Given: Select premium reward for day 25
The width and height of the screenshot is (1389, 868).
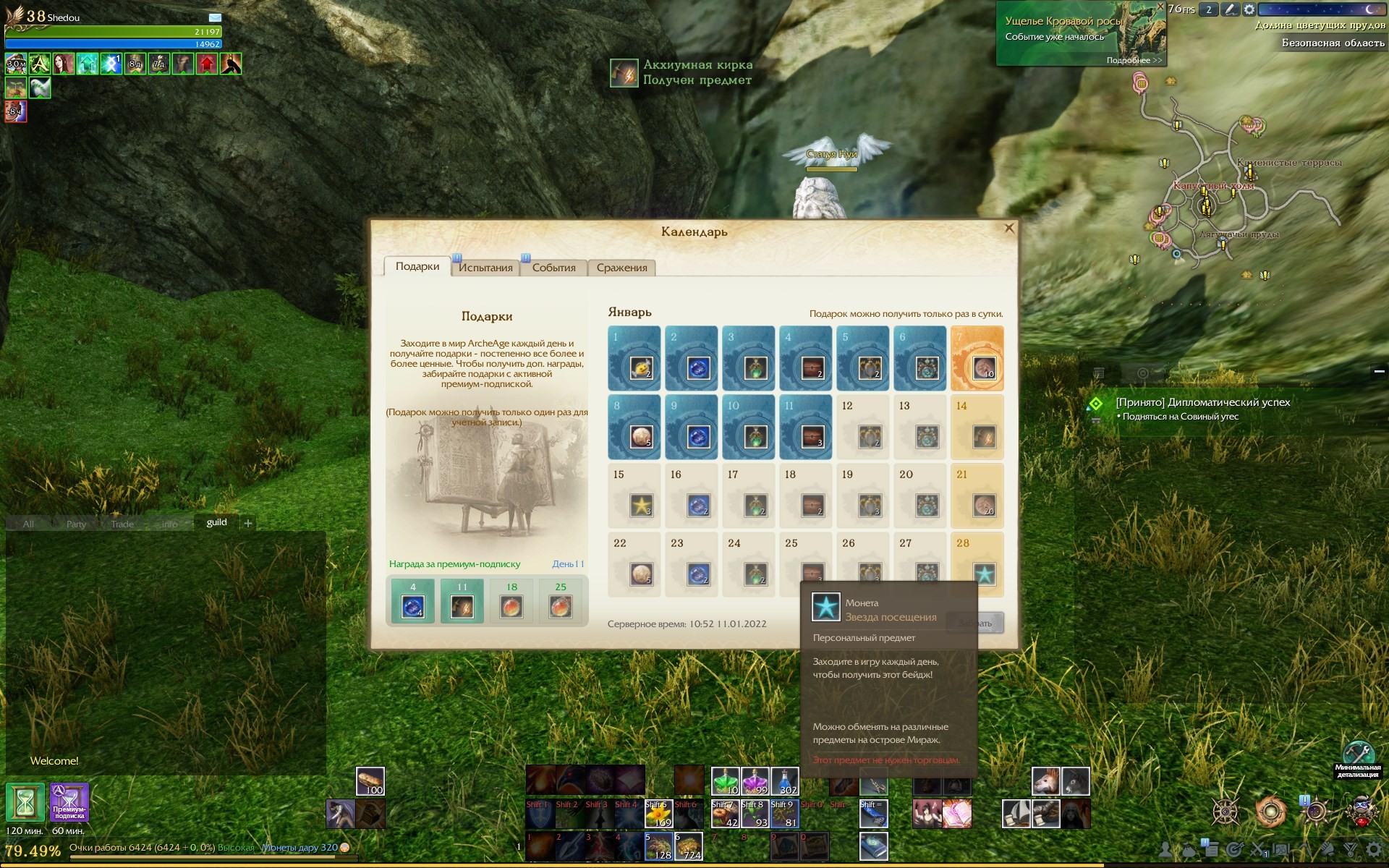Looking at the screenshot, I should [561, 600].
